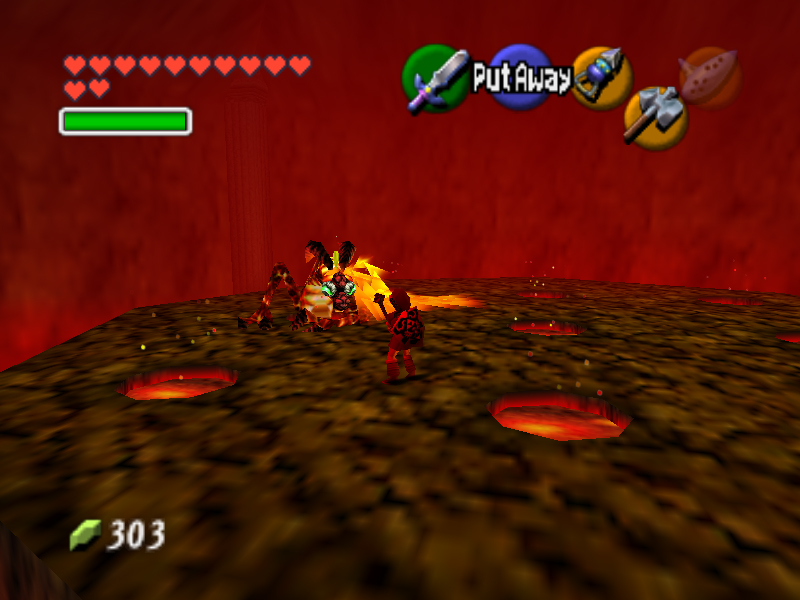Equip the Megaton Hammer item icon
Screen dimensions: 800x600
[655, 116]
